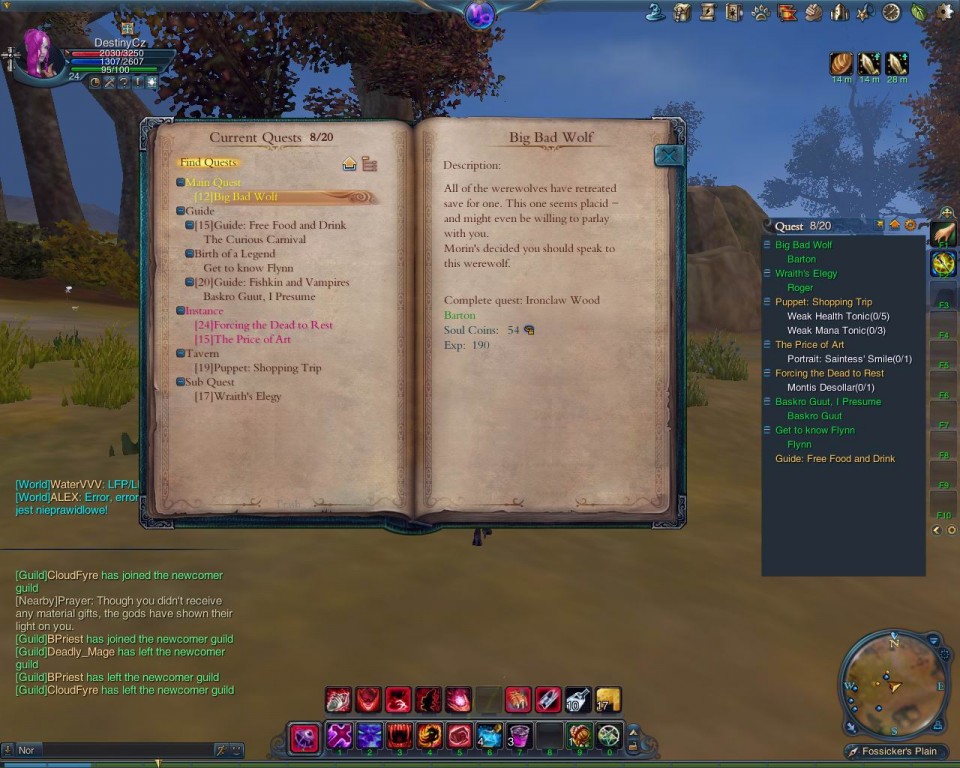Click Baskro Guut target in quest tracker
Viewport: 960px width, 768px height.
[814, 416]
